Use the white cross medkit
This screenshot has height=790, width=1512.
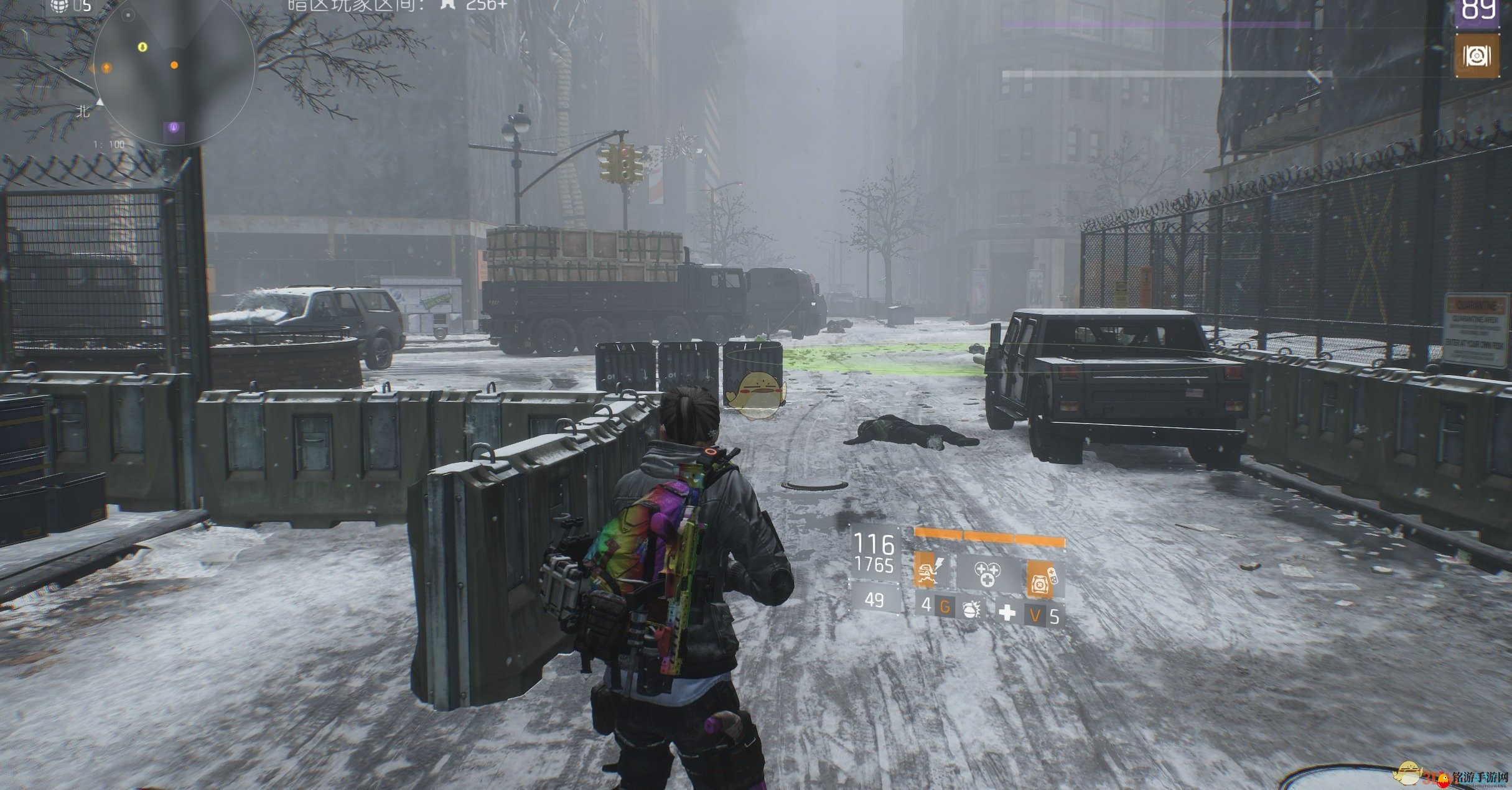[1007, 613]
